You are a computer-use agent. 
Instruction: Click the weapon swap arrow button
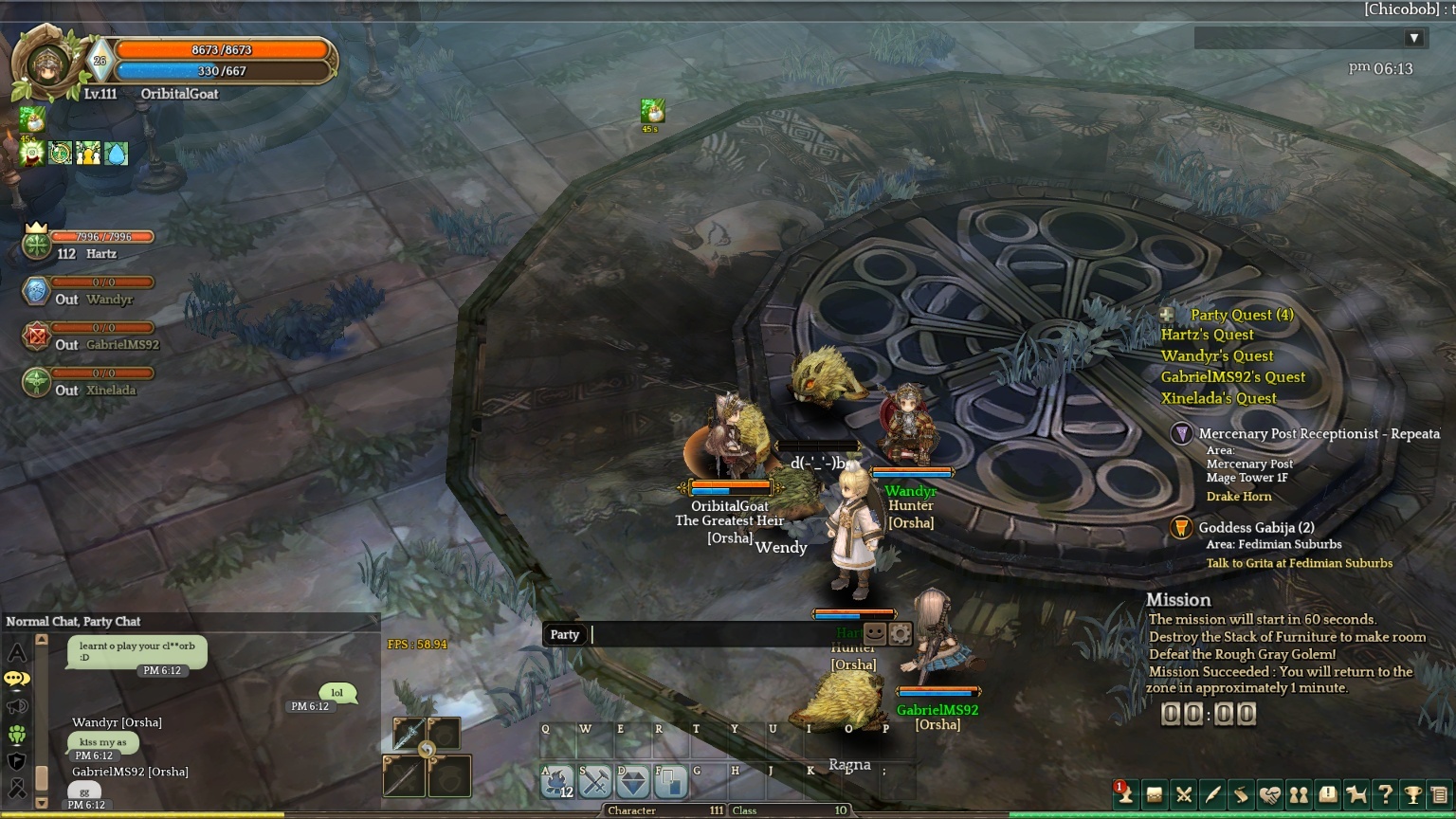tap(427, 750)
